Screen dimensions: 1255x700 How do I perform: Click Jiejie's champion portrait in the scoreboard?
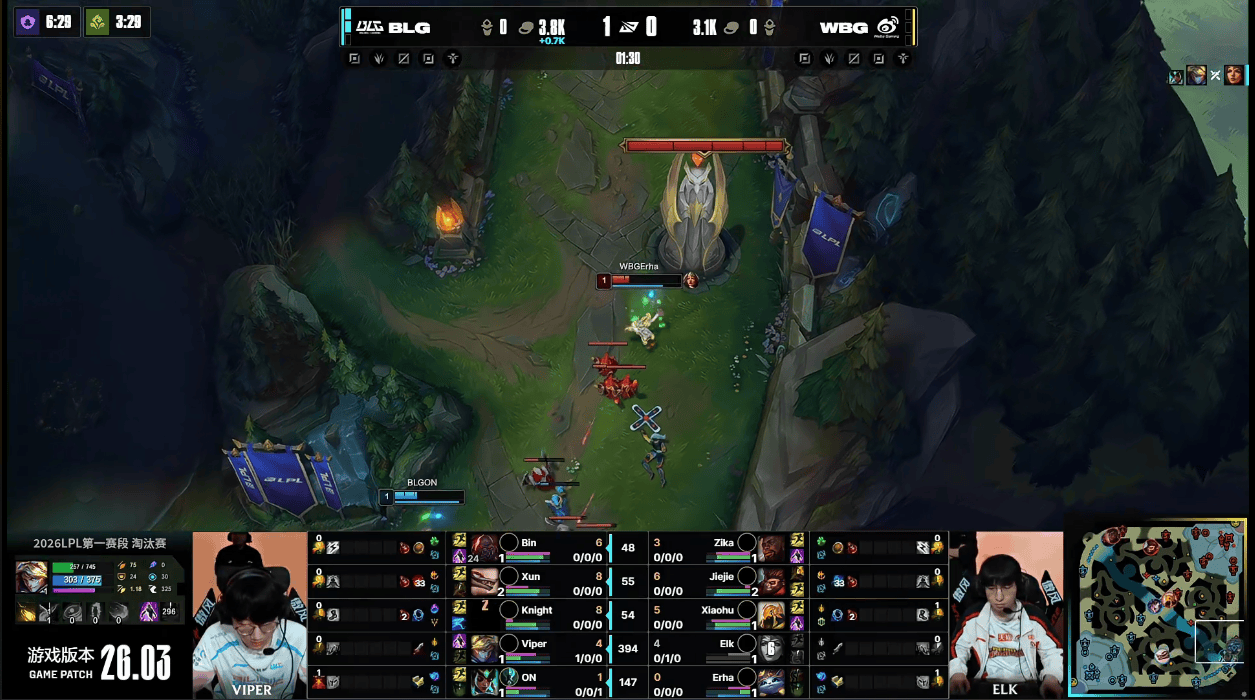click(x=772, y=581)
